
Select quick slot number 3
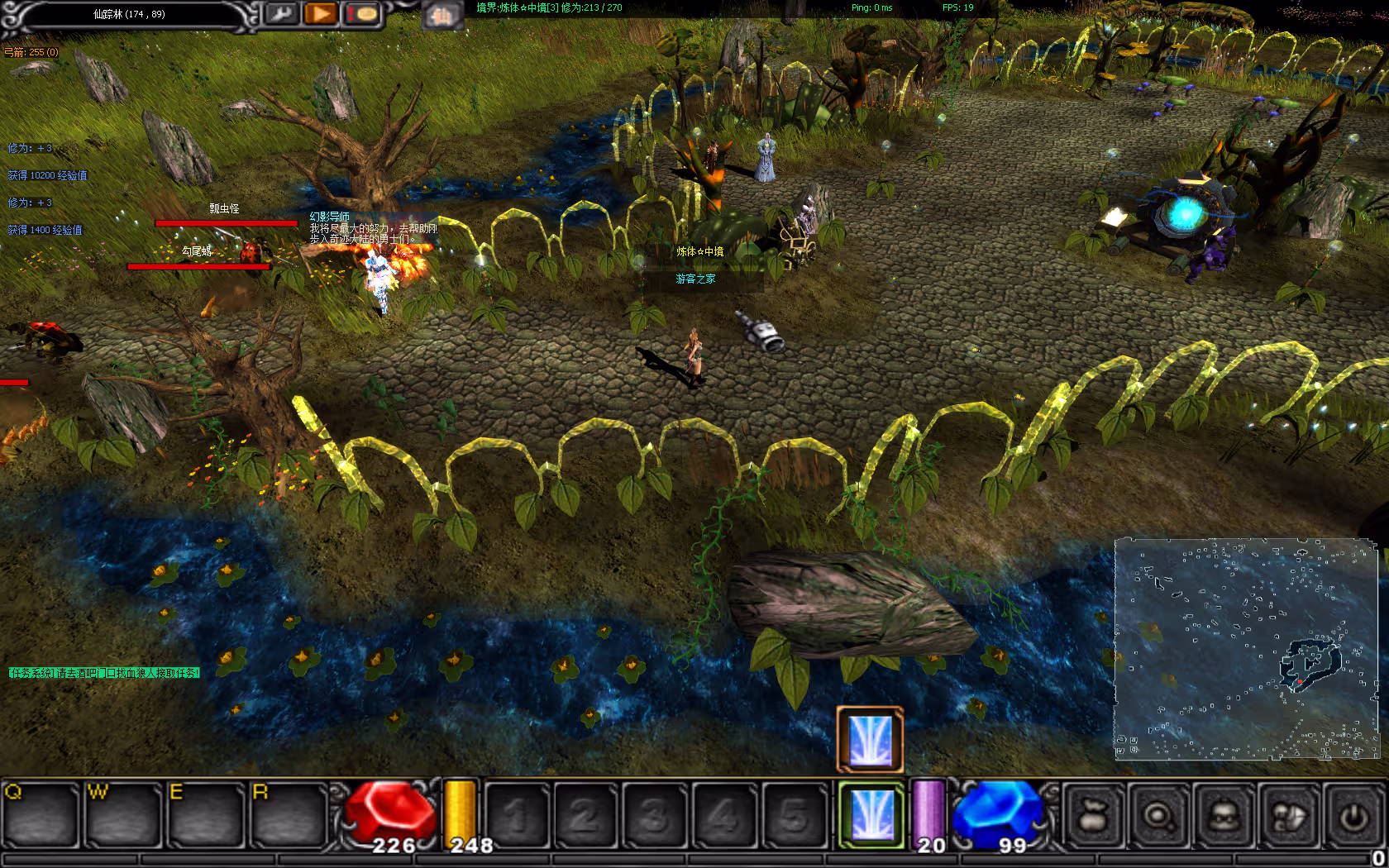654,816
